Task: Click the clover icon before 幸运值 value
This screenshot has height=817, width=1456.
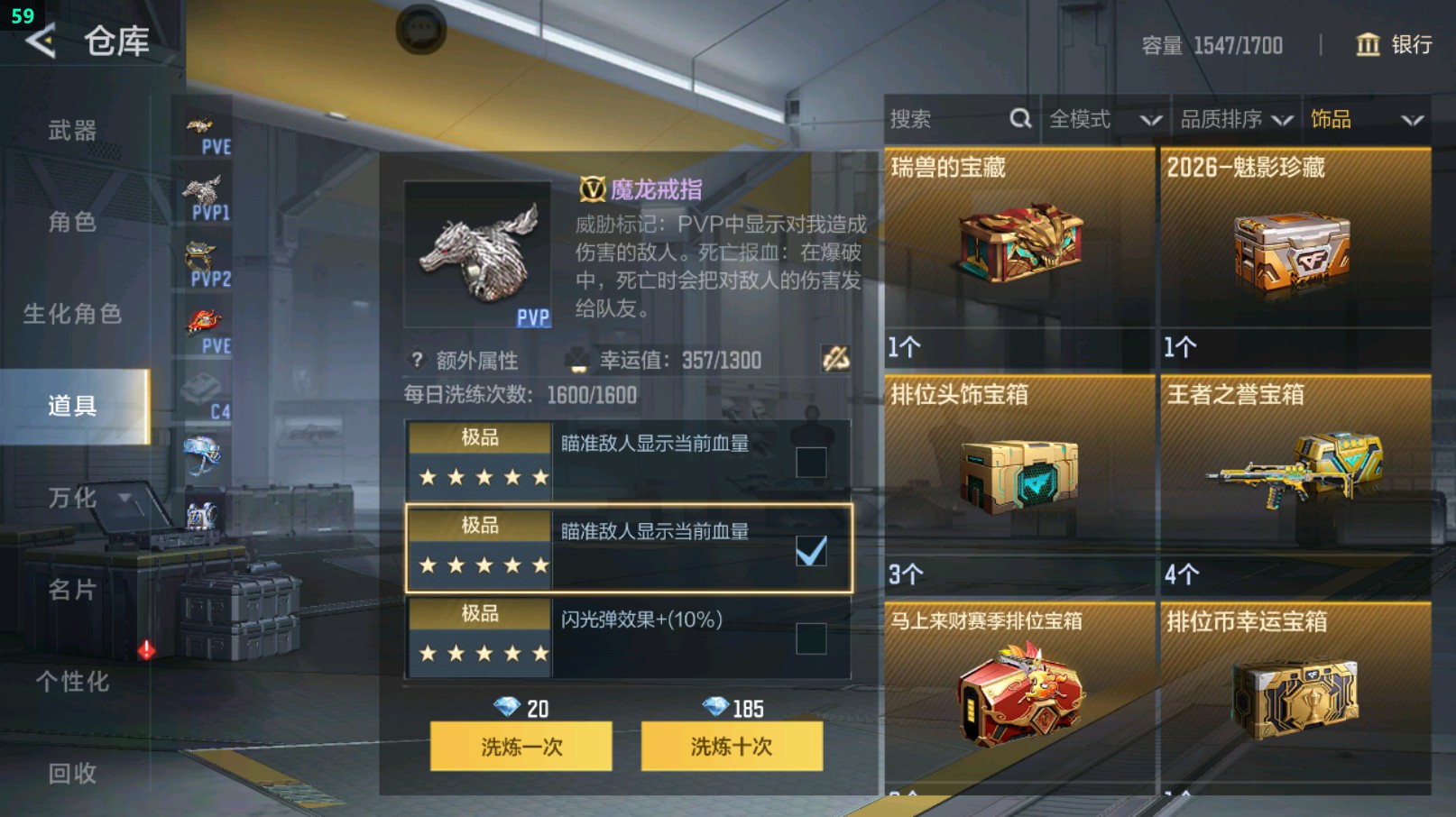Action: point(578,359)
